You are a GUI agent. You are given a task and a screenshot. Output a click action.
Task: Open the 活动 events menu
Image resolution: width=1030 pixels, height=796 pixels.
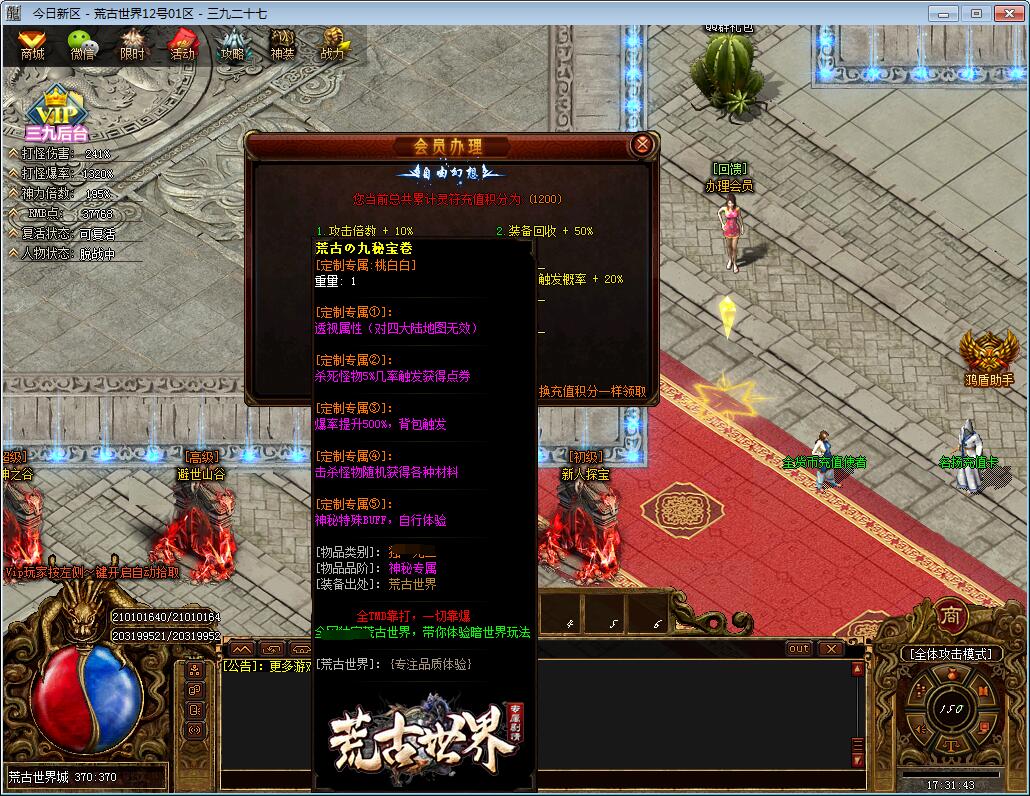182,45
